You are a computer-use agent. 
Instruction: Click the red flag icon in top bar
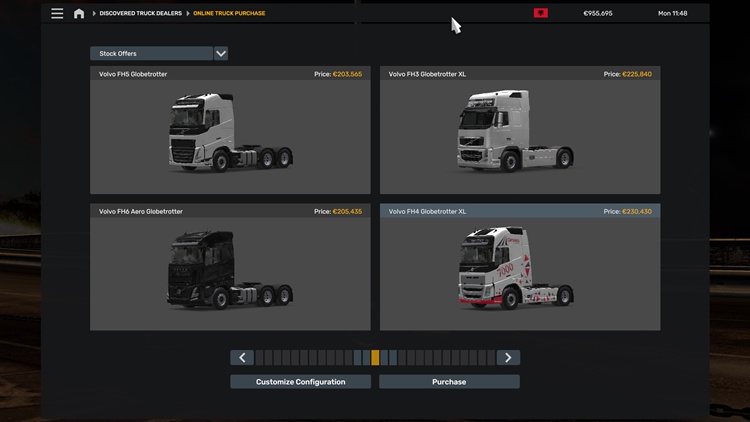click(541, 13)
